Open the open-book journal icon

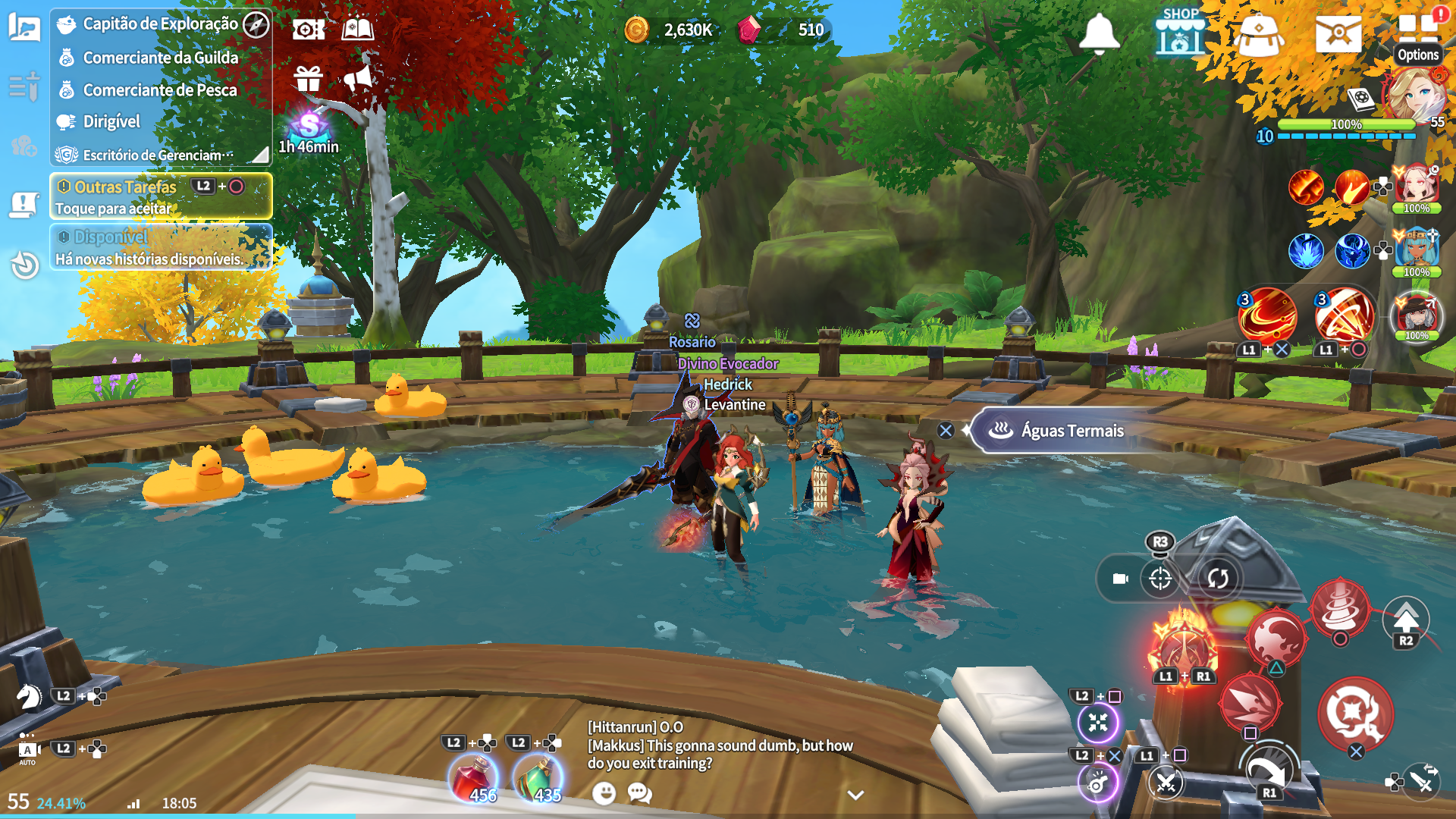pyautogui.click(x=357, y=30)
